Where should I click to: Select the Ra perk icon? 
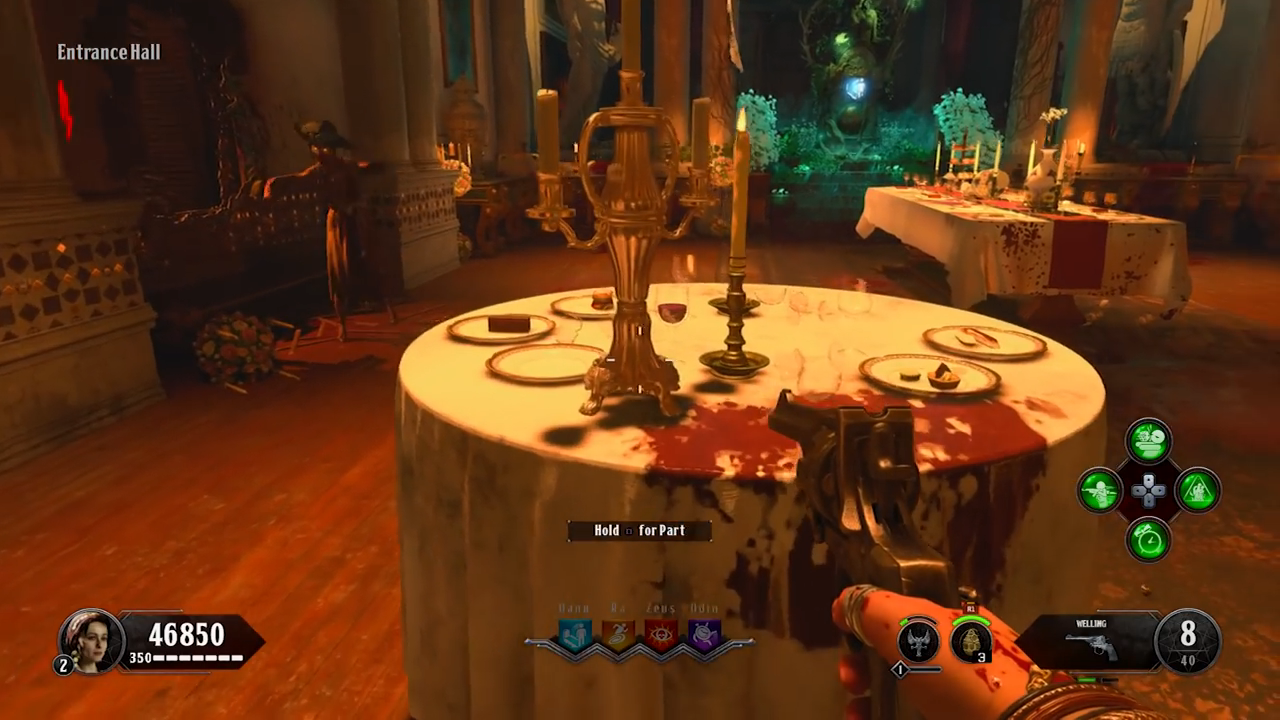tap(618, 634)
